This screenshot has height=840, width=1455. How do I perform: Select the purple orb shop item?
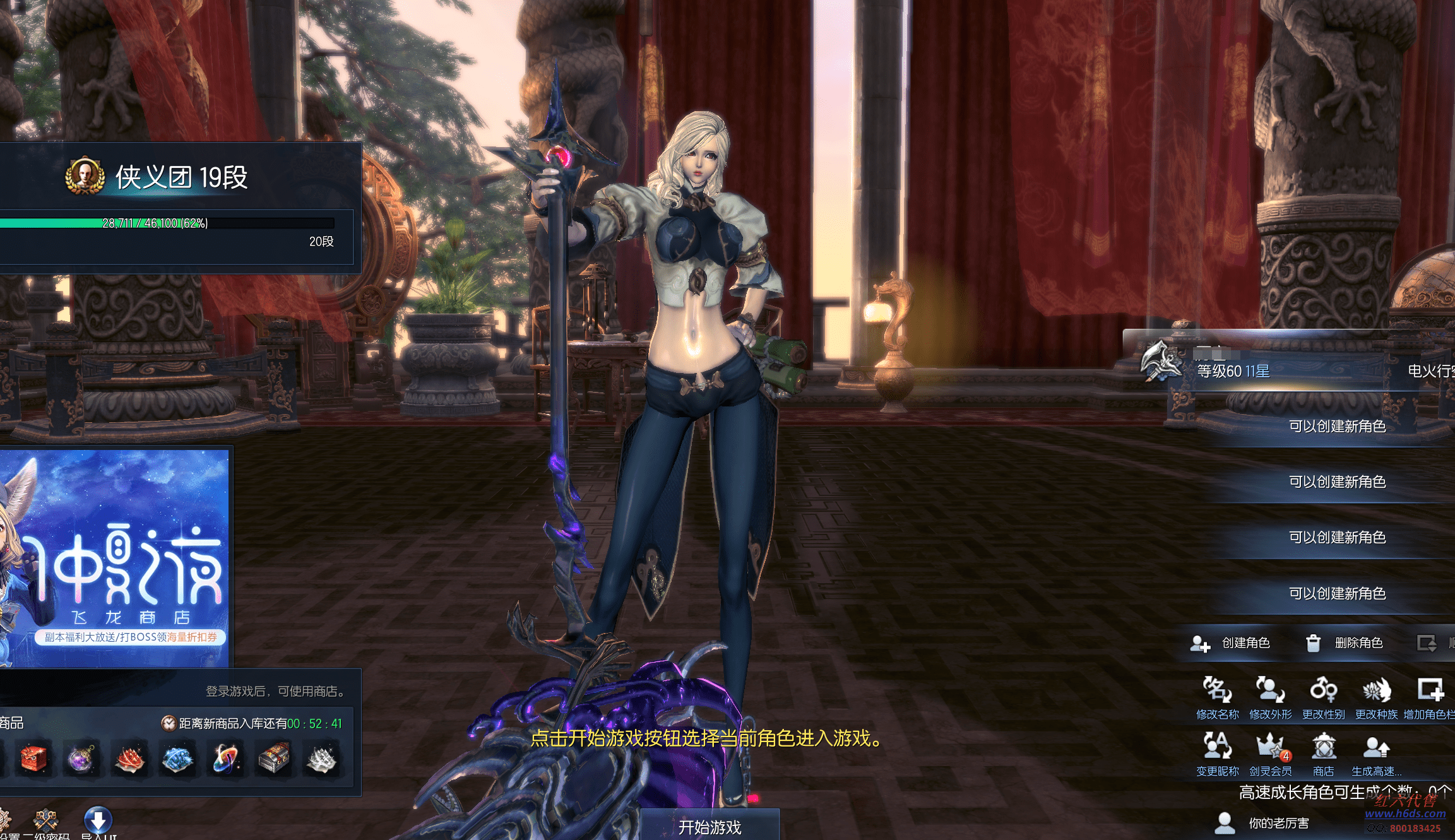coord(81,759)
